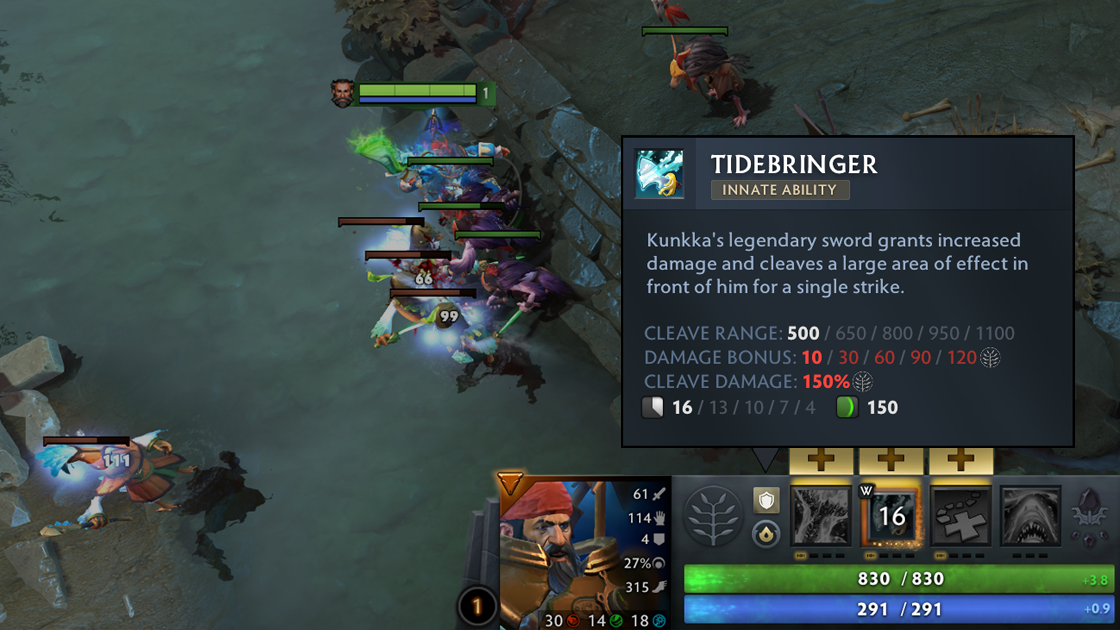The height and width of the screenshot is (630, 1120).
Task: Level up X Marks the Spot
Action: 961,461
